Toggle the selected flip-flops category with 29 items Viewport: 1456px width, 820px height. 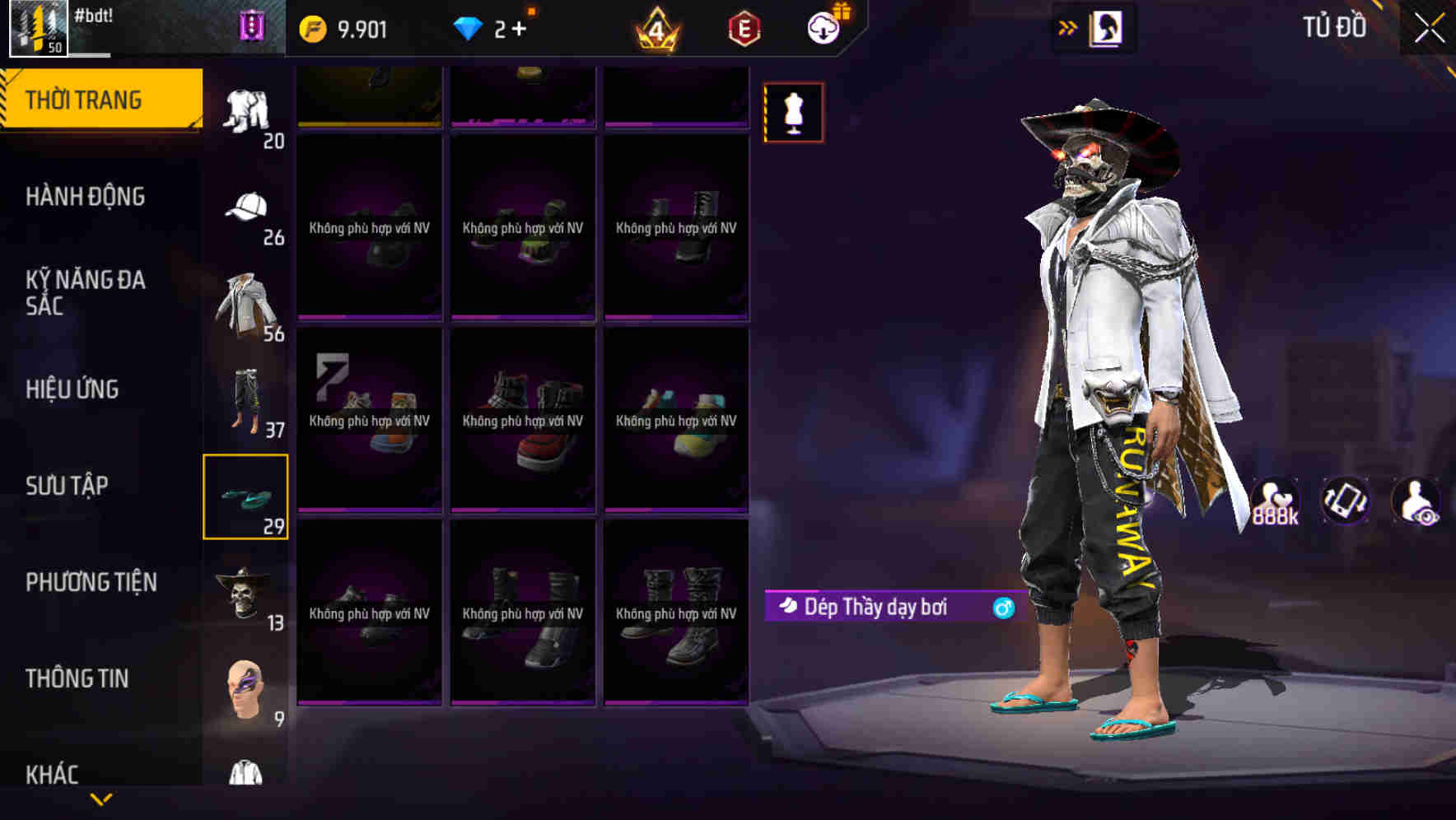(245, 496)
